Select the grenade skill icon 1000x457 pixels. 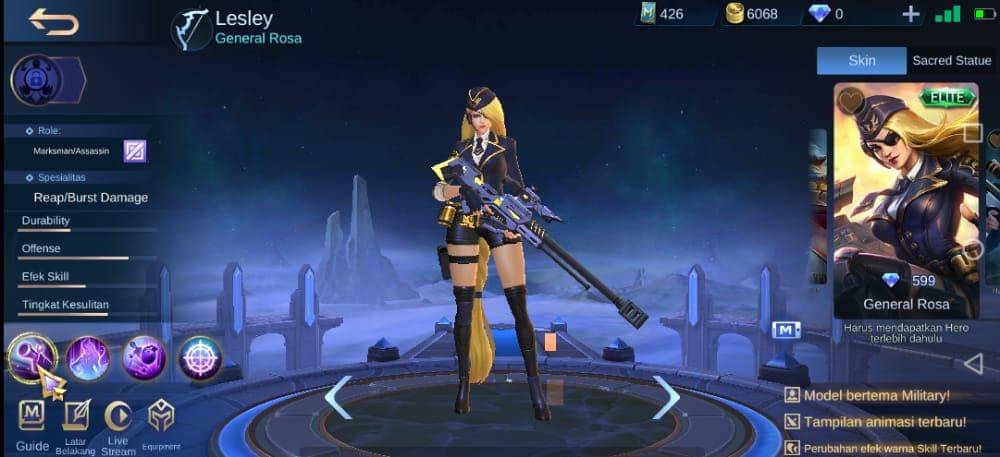click(144, 358)
